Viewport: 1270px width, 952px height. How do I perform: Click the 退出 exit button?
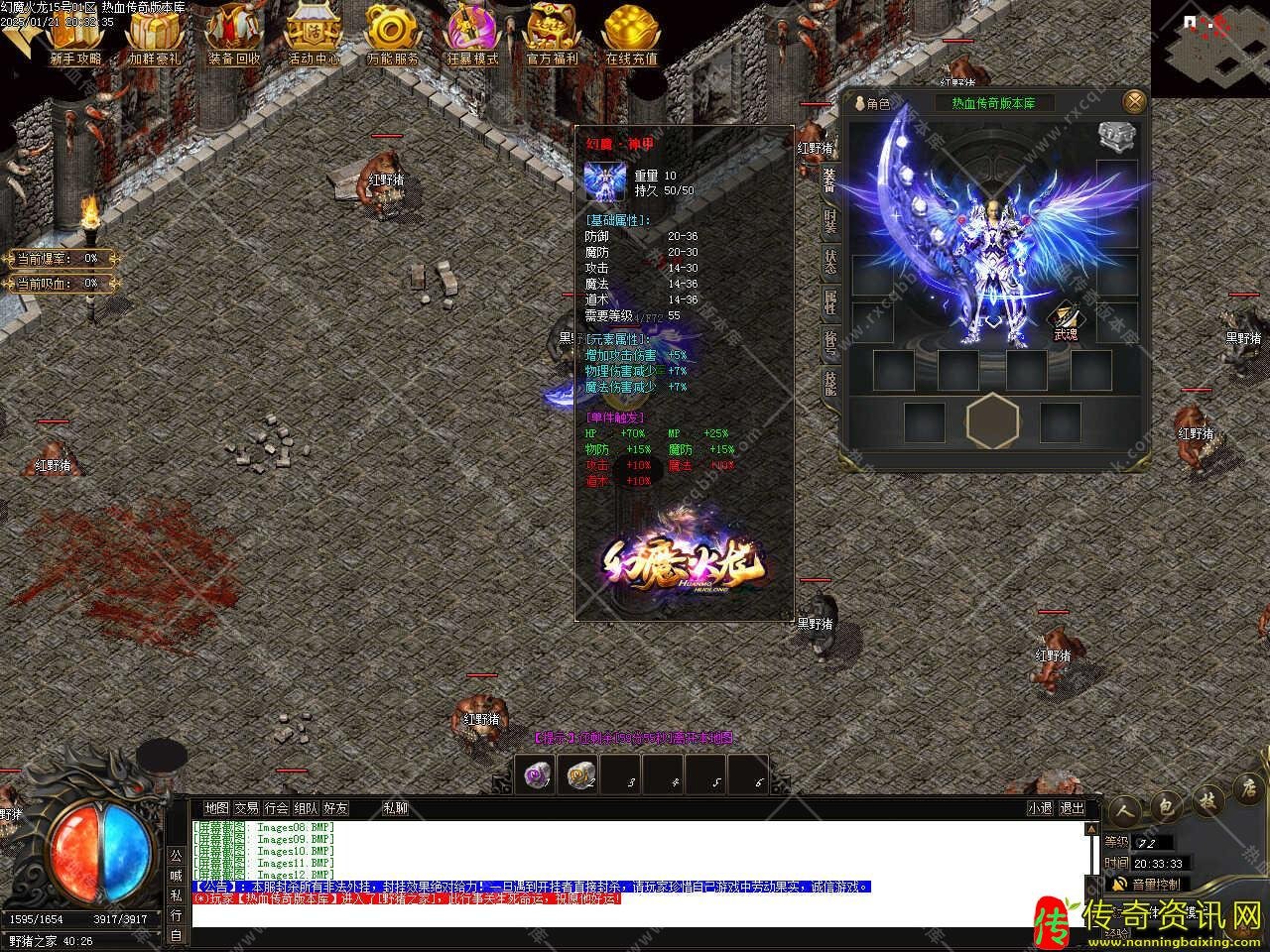[1072, 808]
